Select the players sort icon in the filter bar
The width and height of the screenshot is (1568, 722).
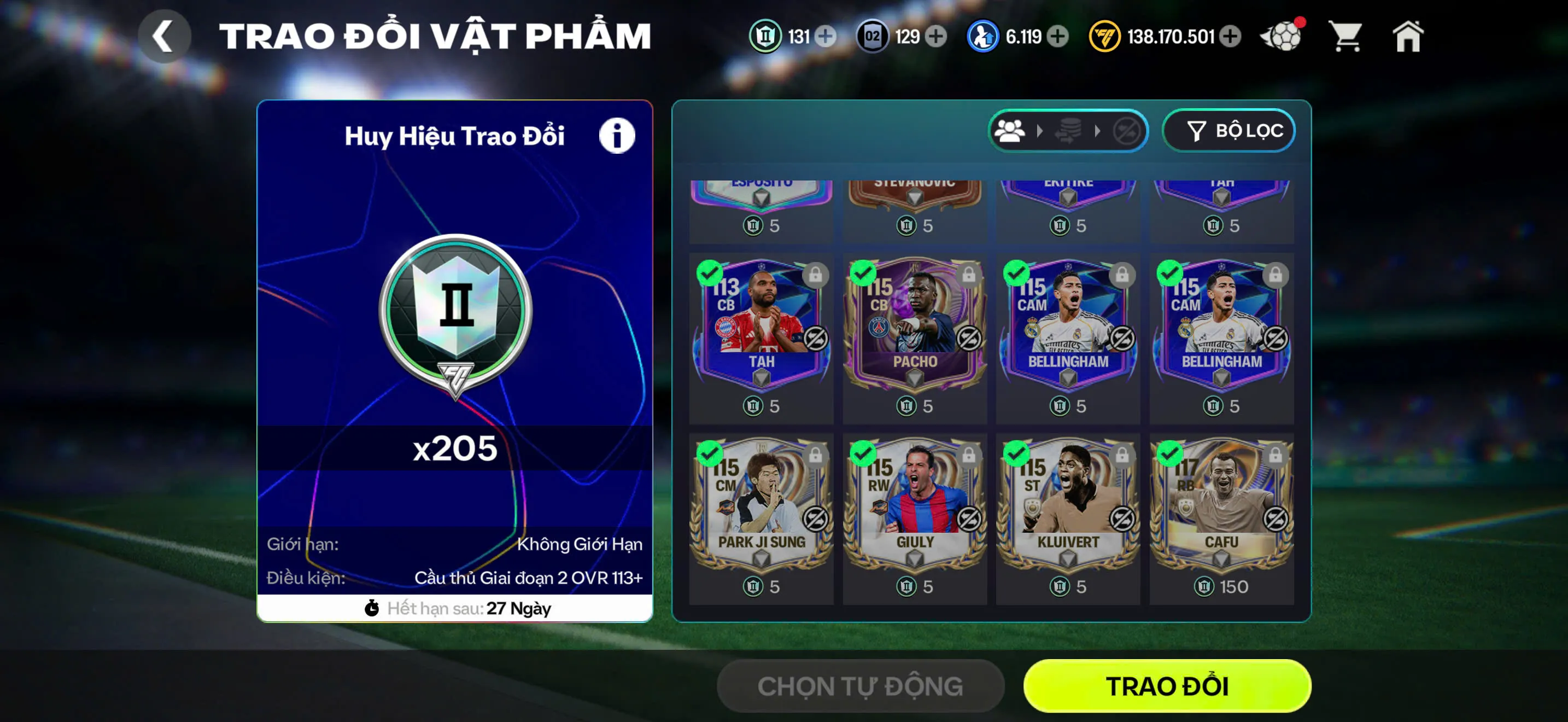coord(1010,130)
